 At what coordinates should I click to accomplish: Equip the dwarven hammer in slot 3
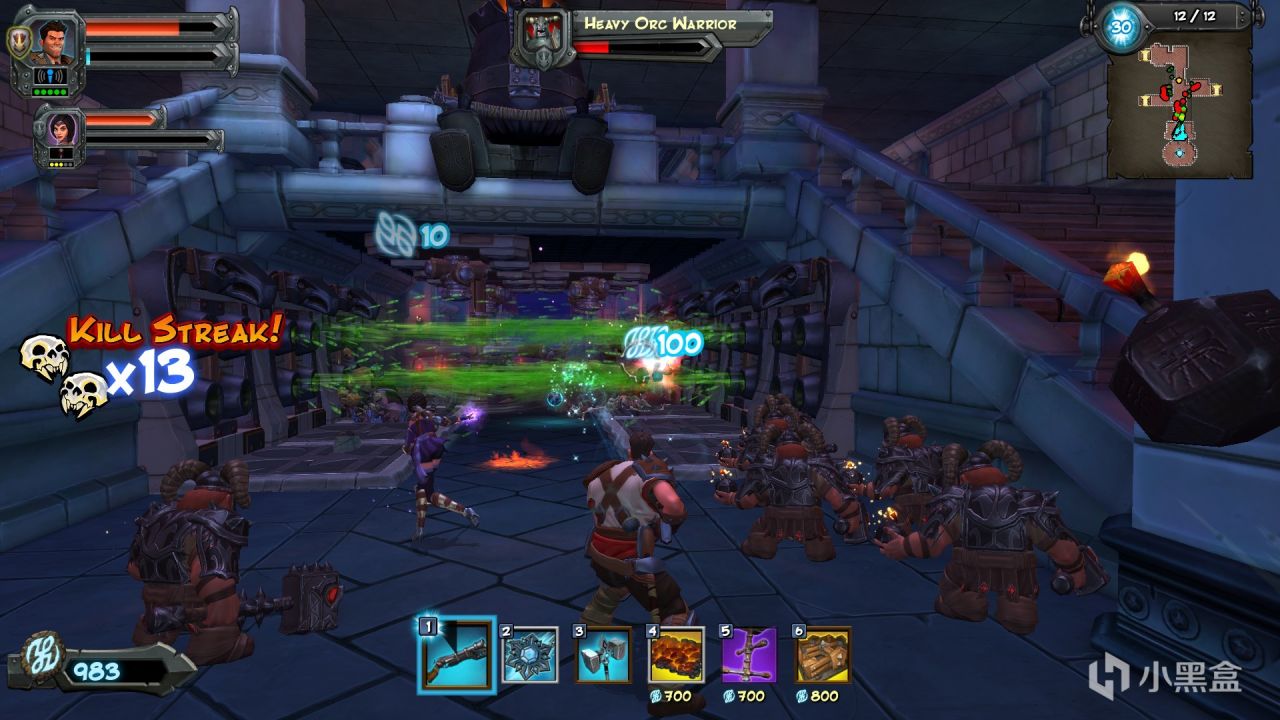click(x=603, y=655)
